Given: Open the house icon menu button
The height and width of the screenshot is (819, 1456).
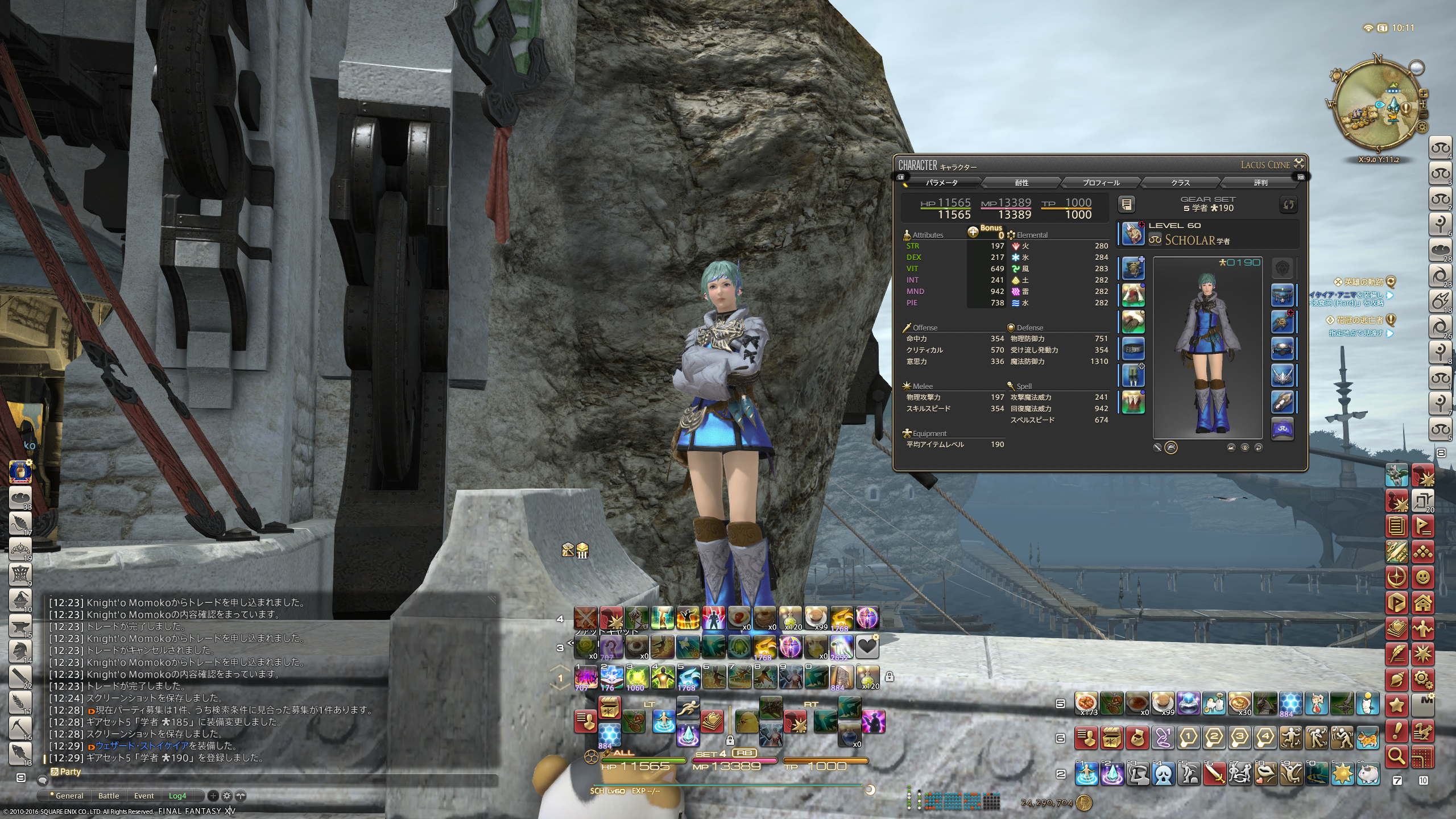Looking at the screenshot, I should point(1422,602).
